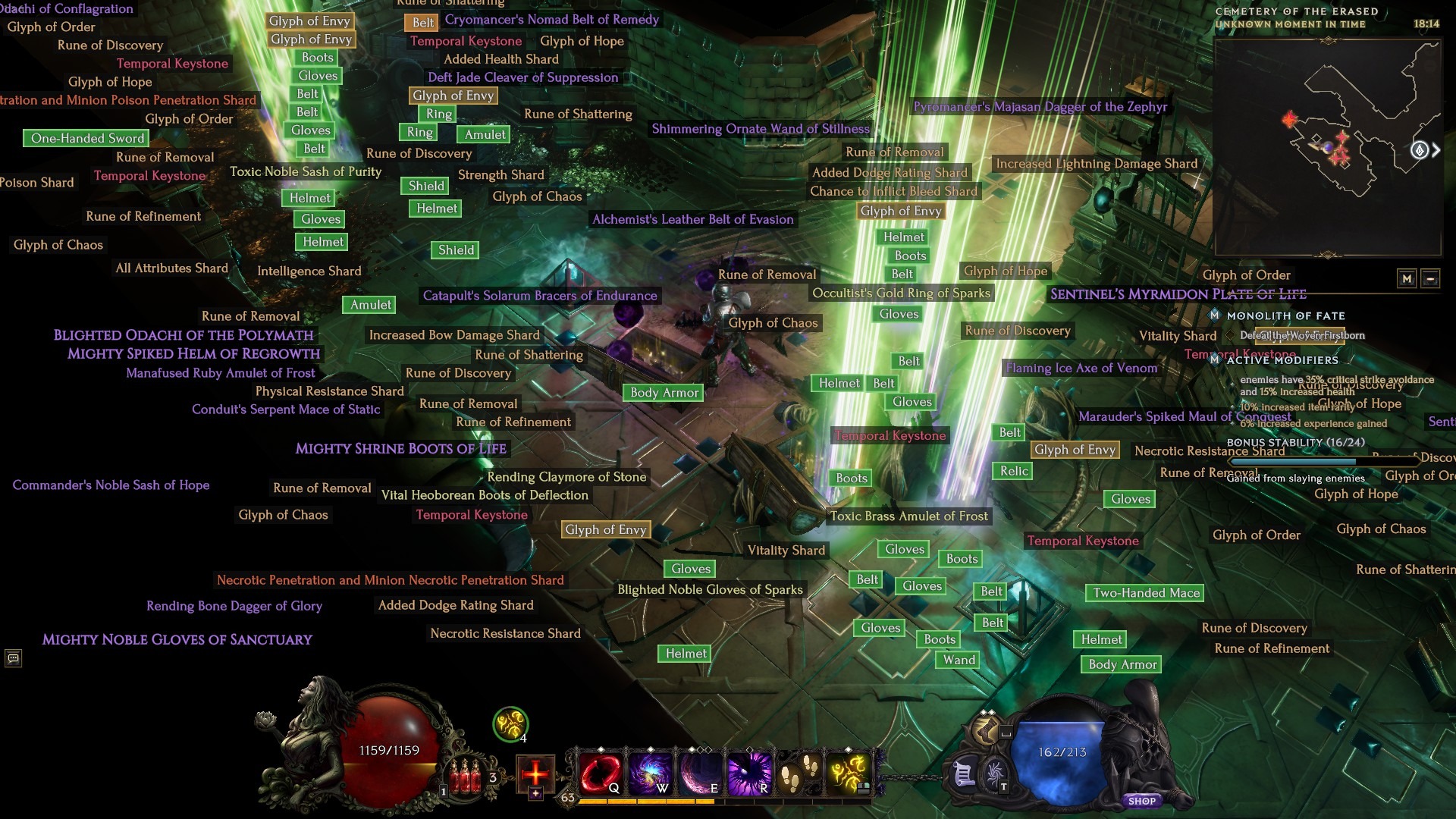Collapse the minimap with the minus button
Image resolution: width=1456 pixels, height=819 pixels.
[1430, 278]
